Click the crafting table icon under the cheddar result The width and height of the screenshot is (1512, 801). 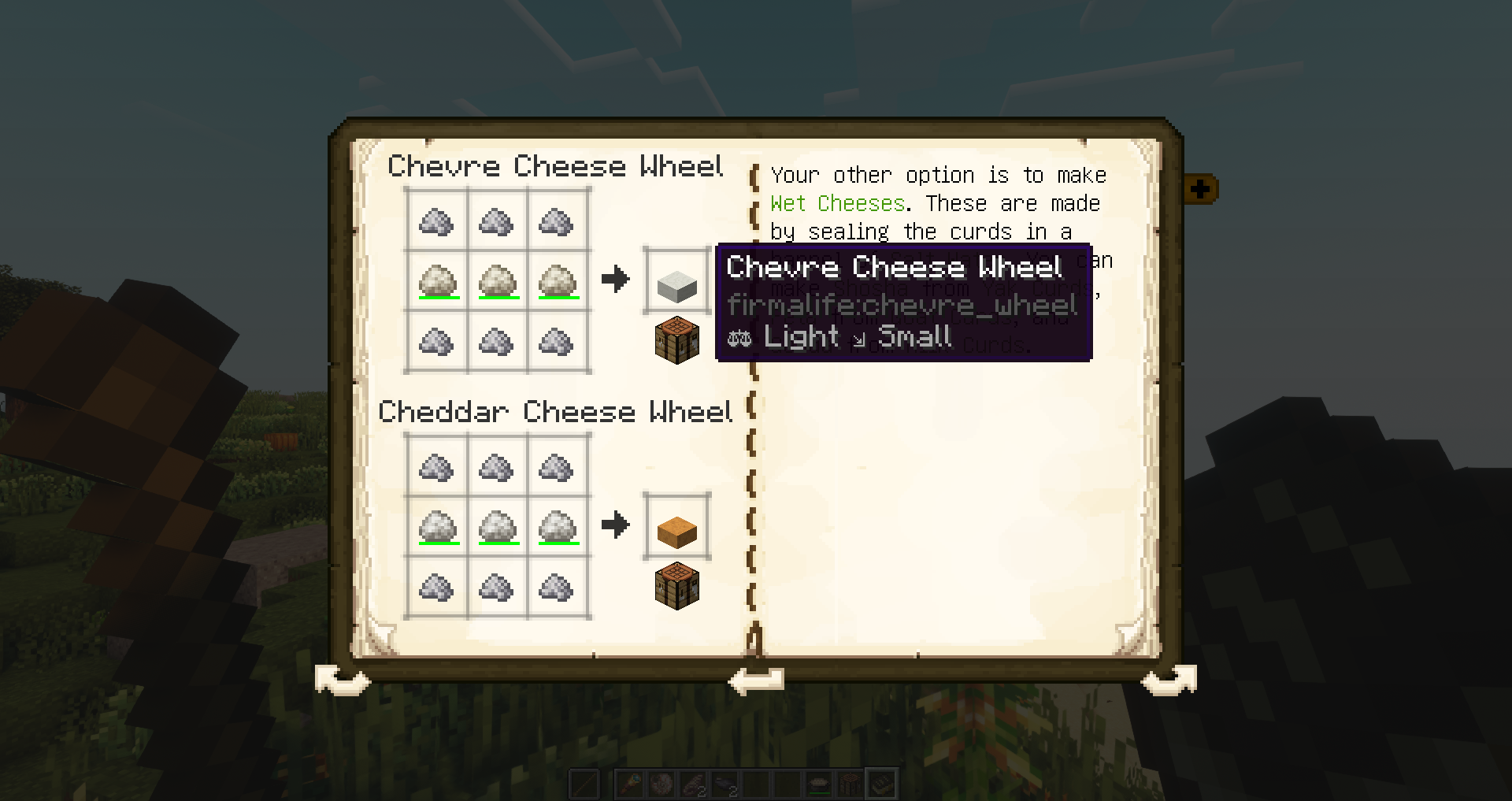(676, 587)
